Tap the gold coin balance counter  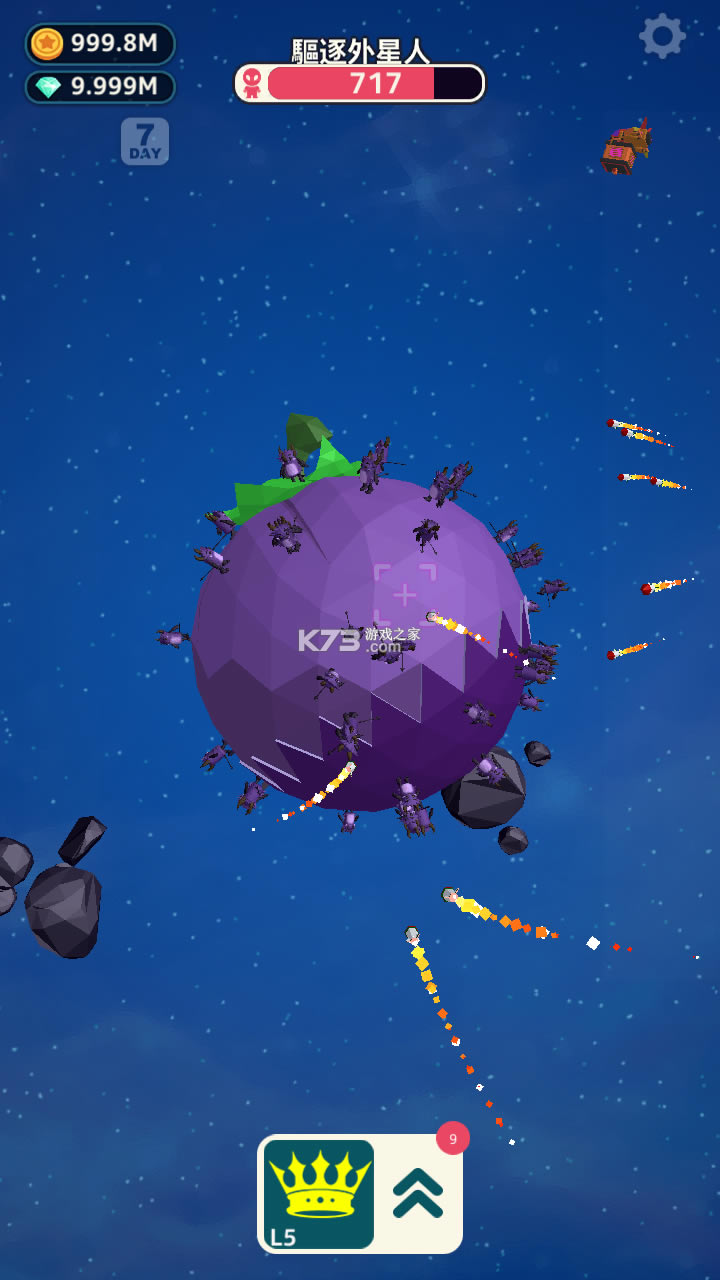100,43
